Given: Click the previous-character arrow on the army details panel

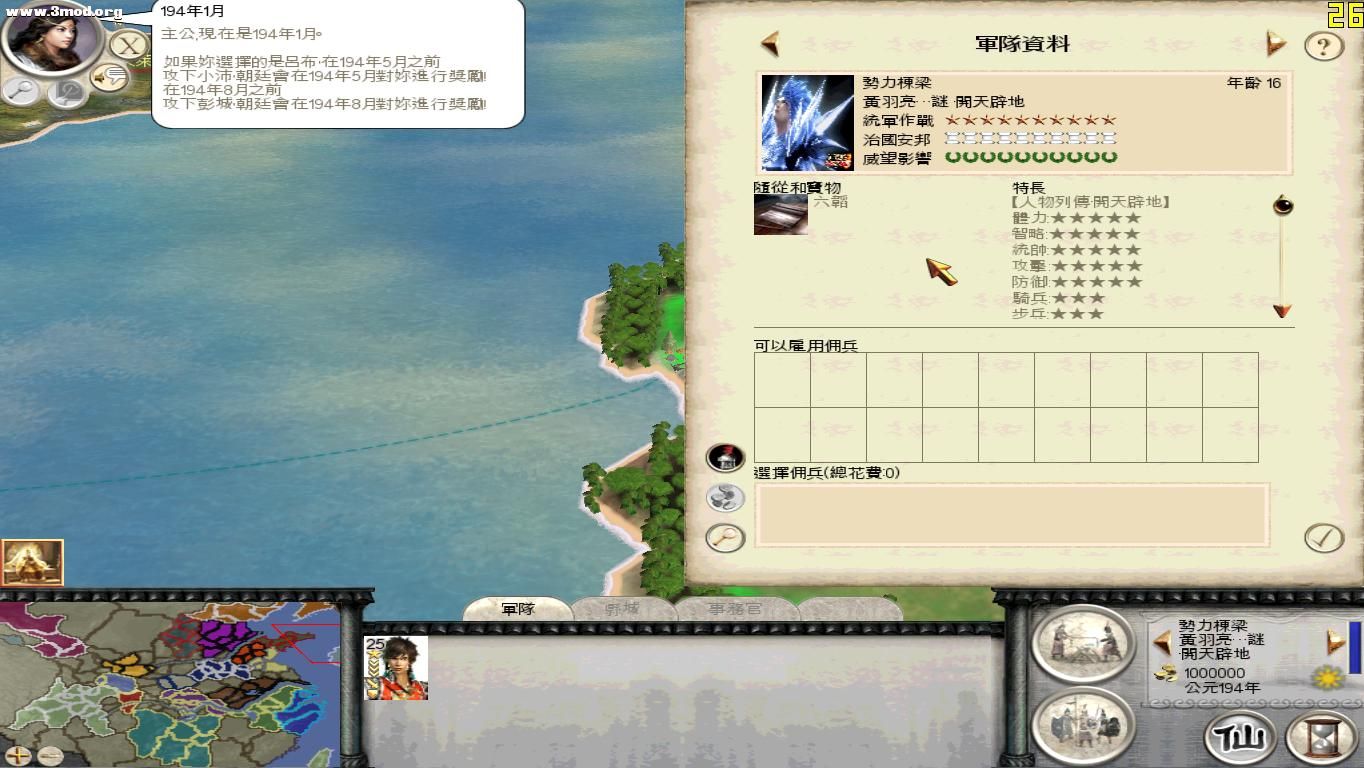Looking at the screenshot, I should click(x=767, y=43).
